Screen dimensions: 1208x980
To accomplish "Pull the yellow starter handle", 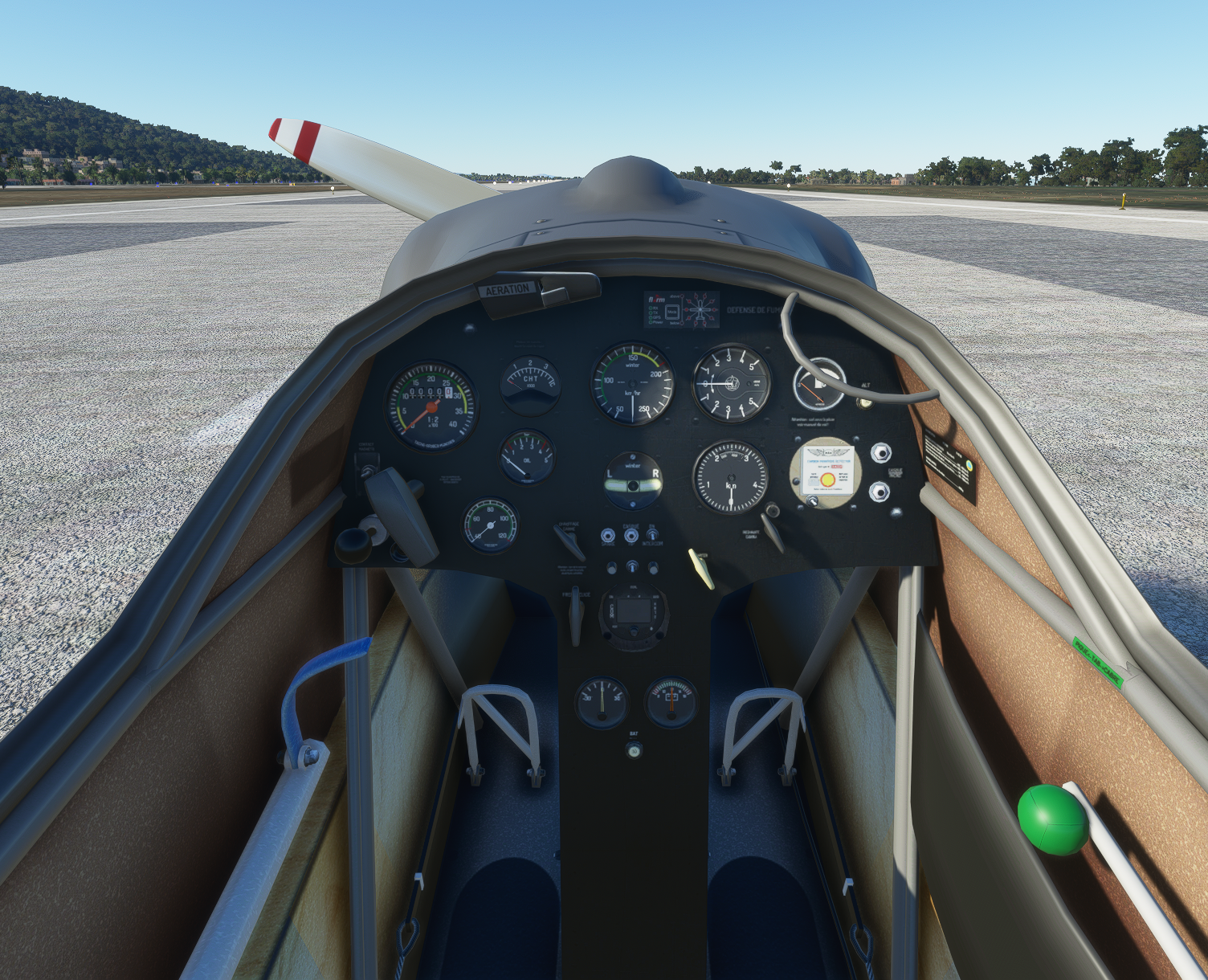I will (x=701, y=569).
